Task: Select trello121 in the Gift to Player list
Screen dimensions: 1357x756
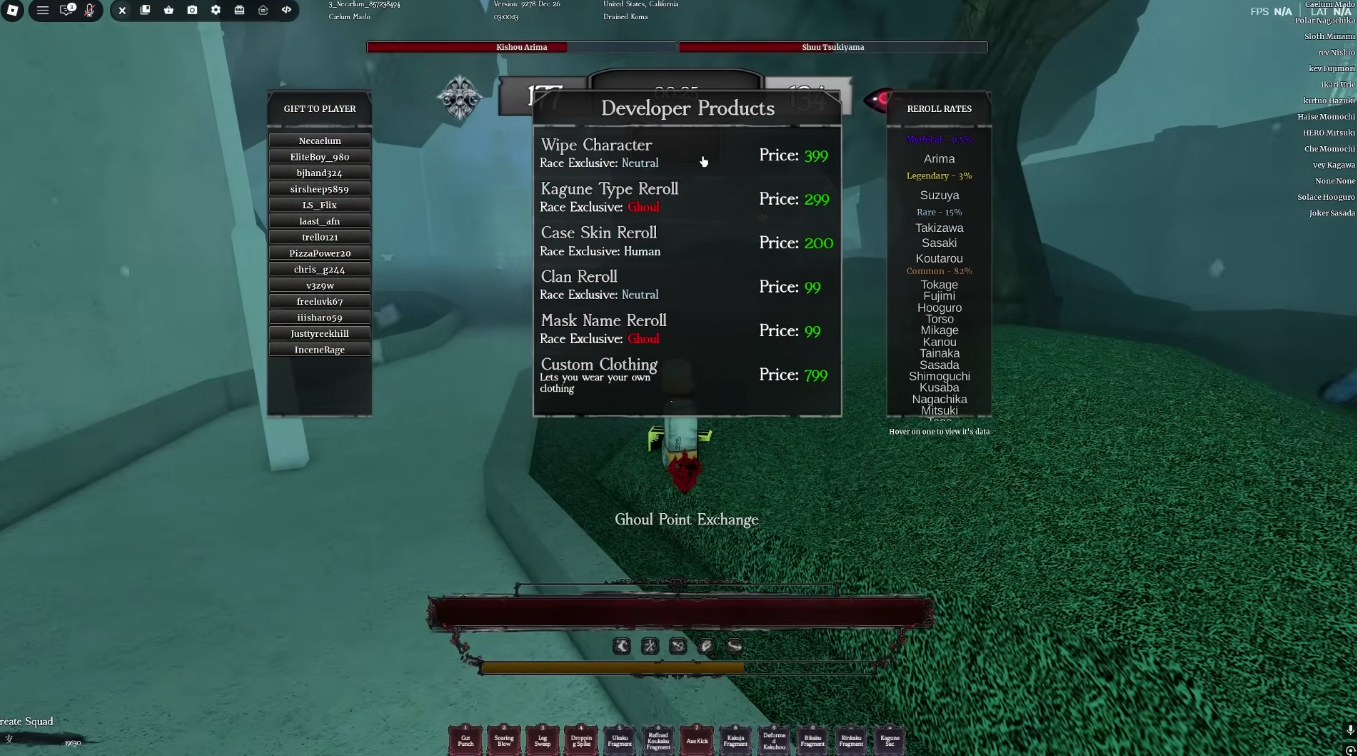Action: (x=319, y=237)
